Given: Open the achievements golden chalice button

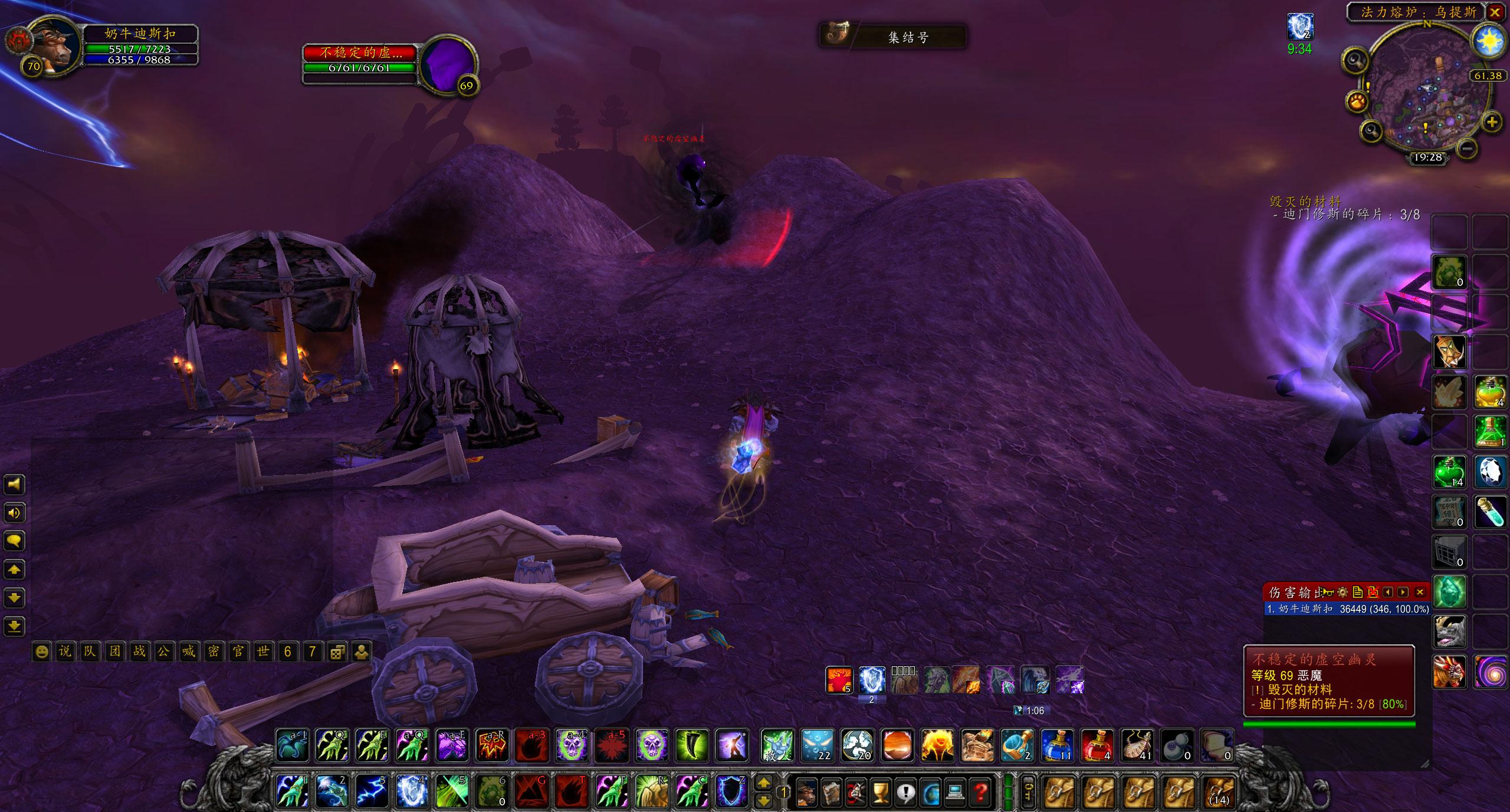Looking at the screenshot, I should click(880, 791).
